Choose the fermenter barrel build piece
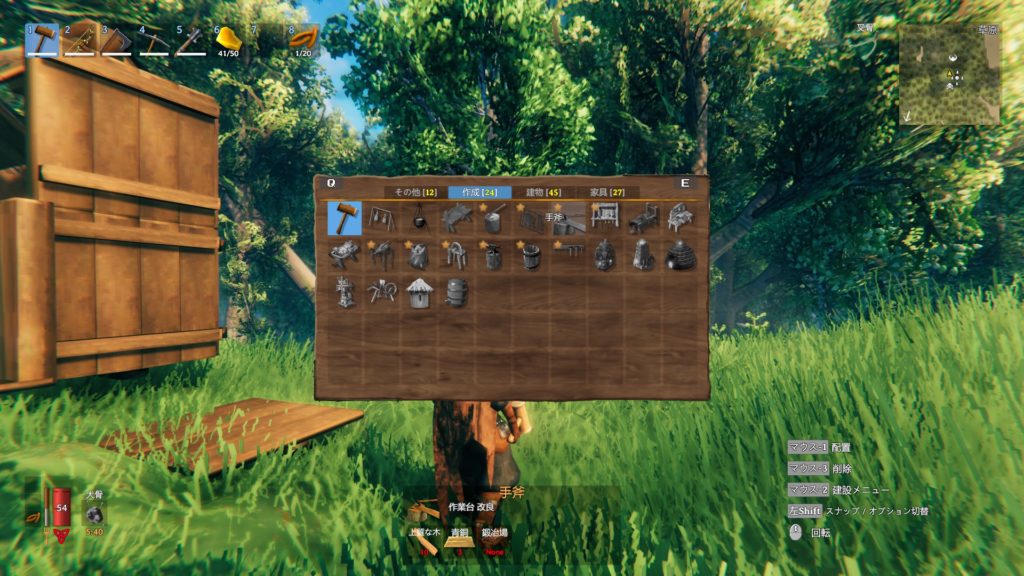Image resolution: width=1024 pixels, height=576 pixels. coord(455,292)
